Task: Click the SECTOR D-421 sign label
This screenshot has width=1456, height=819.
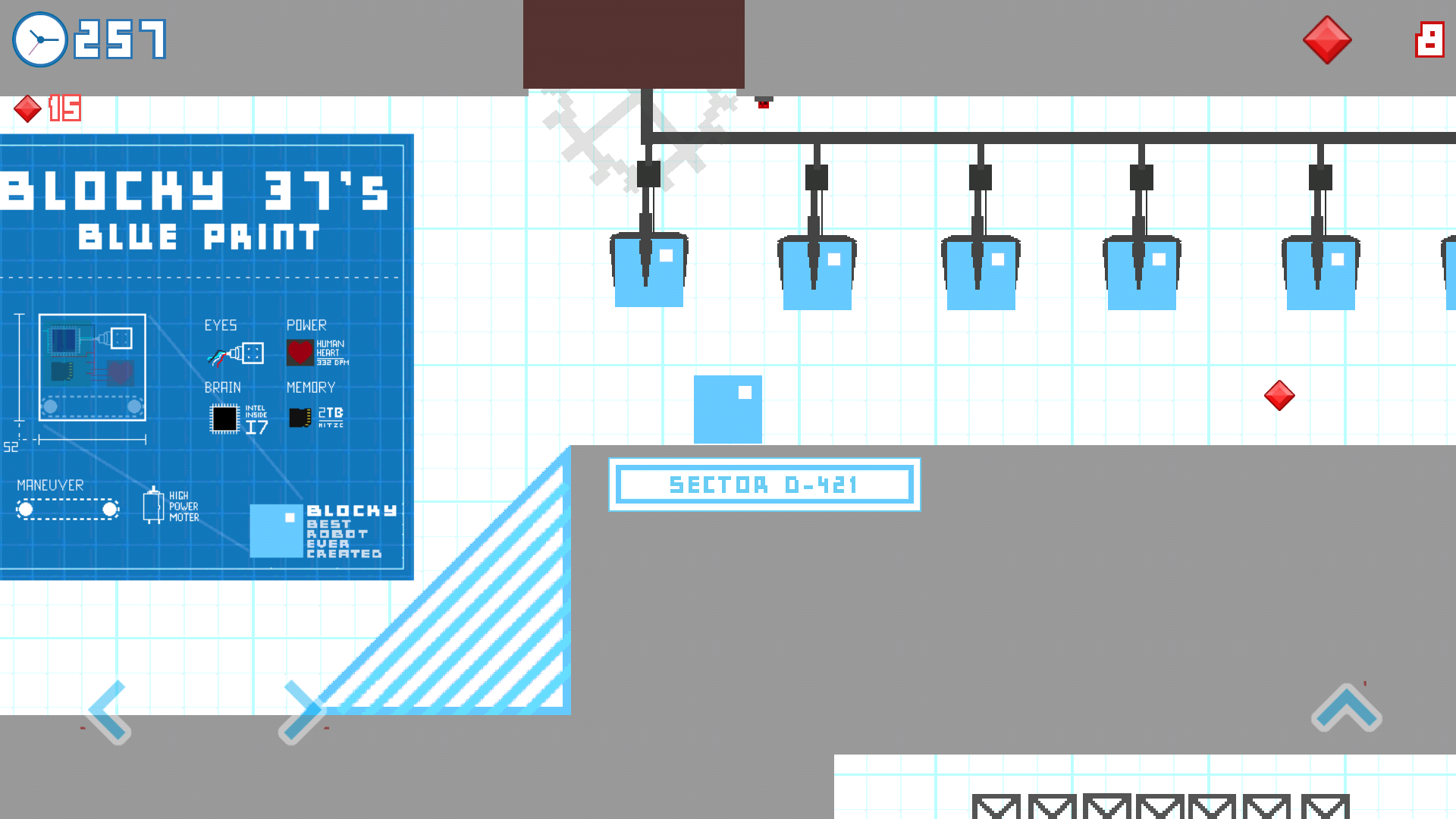Action: click(764, 485)
